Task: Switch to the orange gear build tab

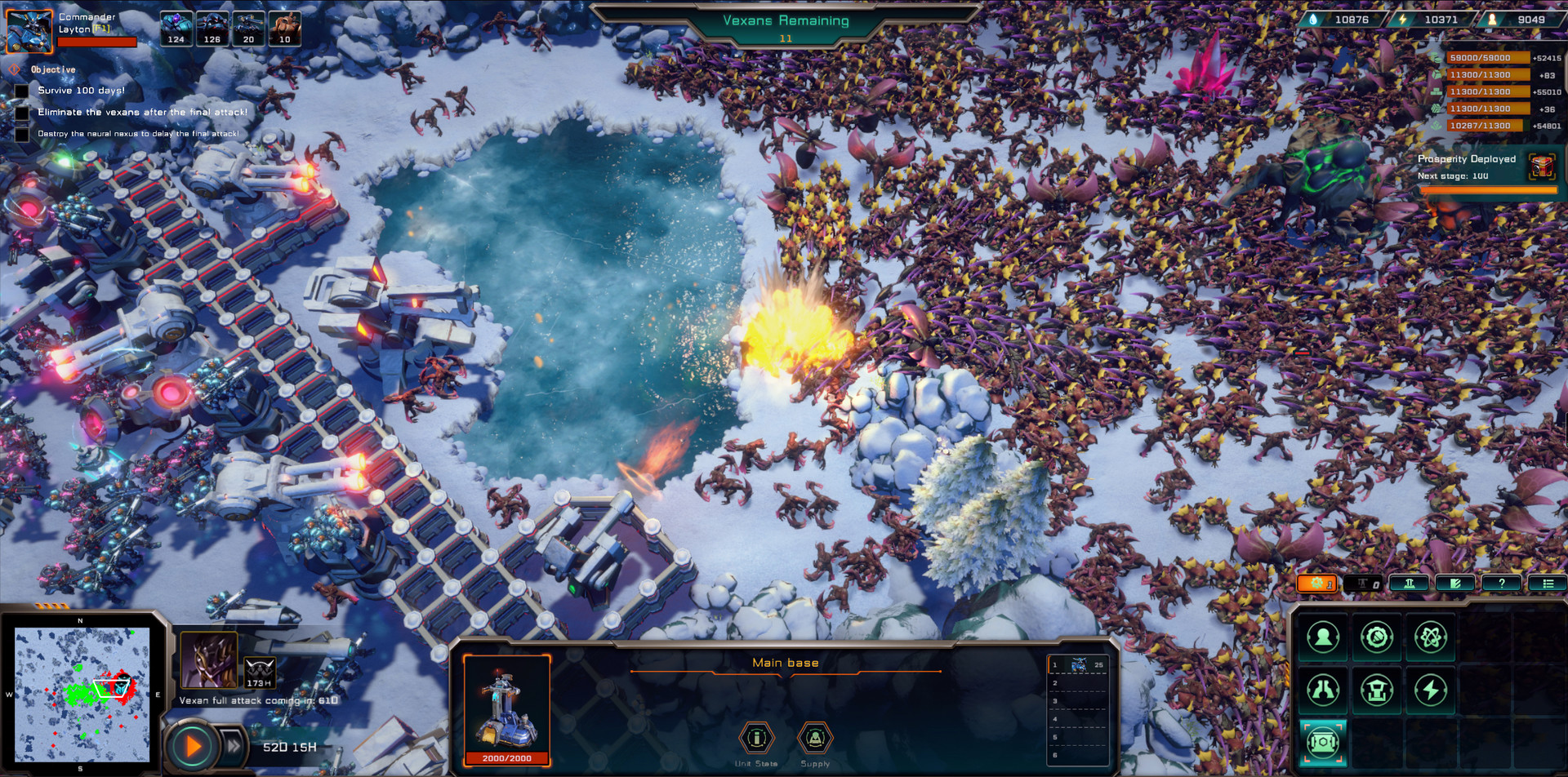Action: (x=1317, y=583)
